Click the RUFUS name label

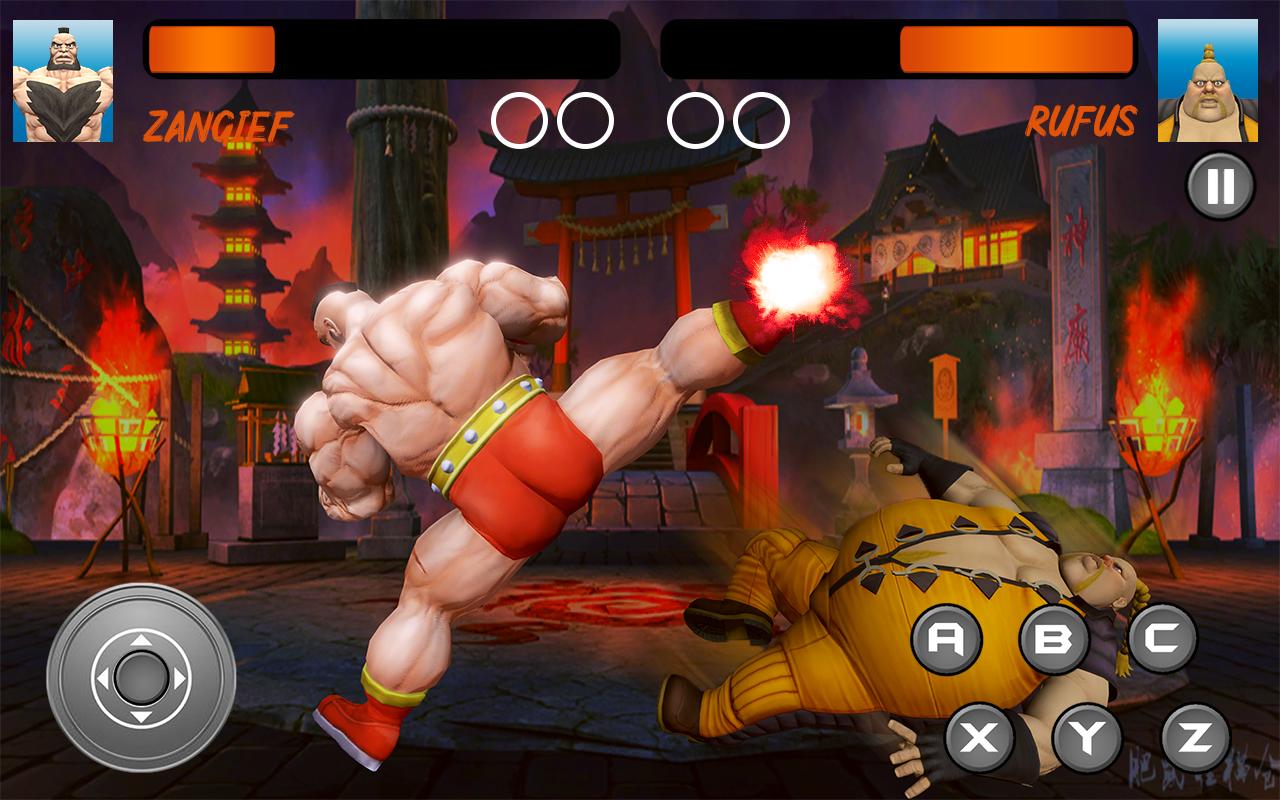[1084, 124]
